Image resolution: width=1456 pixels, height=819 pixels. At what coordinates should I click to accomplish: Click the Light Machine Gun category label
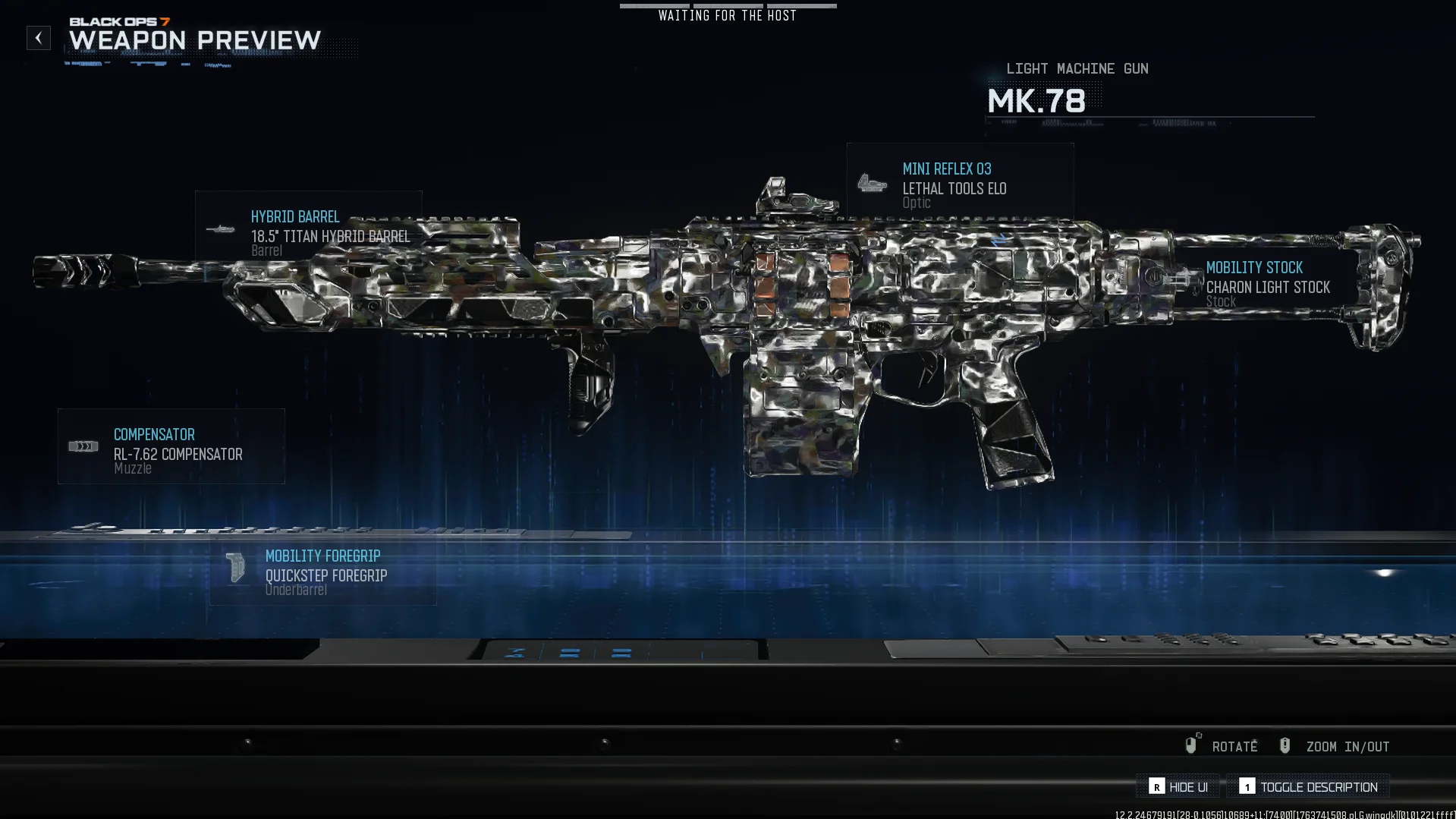pos(1078,68)
